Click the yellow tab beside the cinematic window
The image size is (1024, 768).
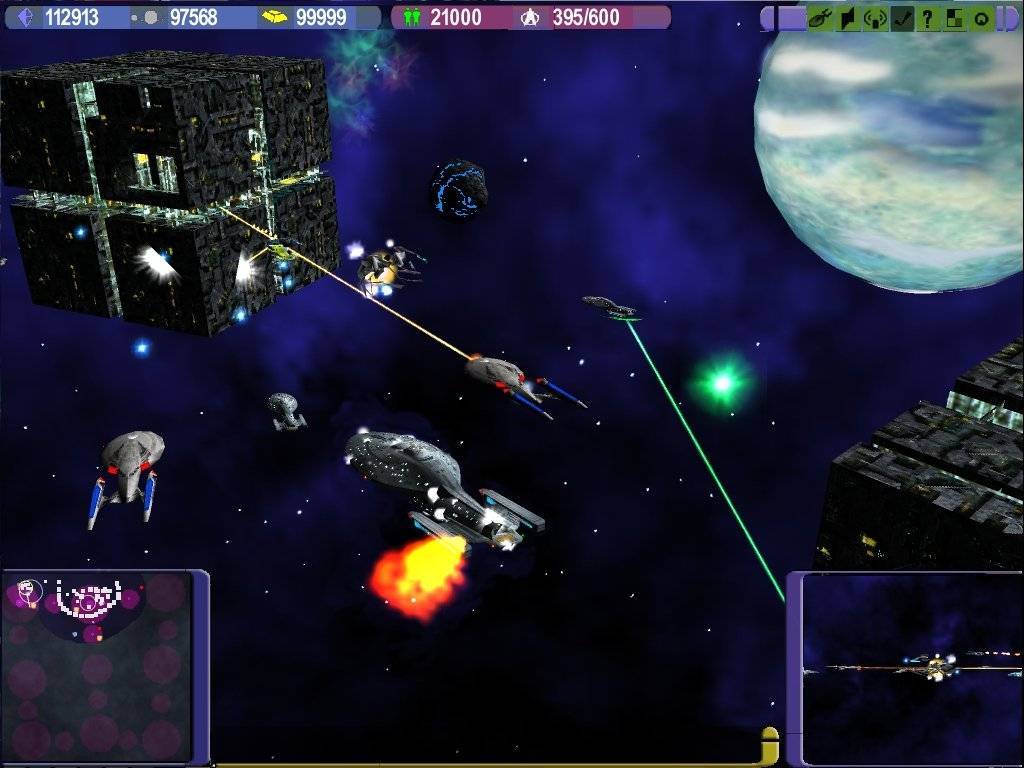point(769,746)
